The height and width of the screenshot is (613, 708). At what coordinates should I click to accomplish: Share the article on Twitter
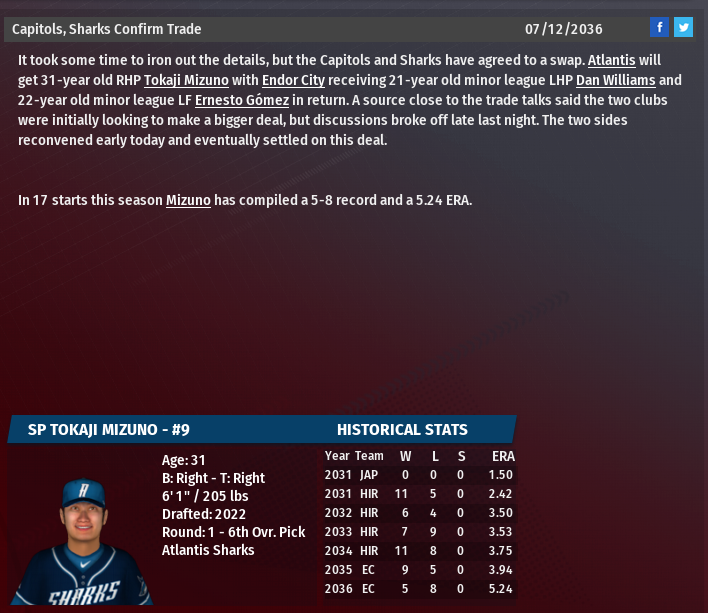pyautogui.click(x=683, y=28)
